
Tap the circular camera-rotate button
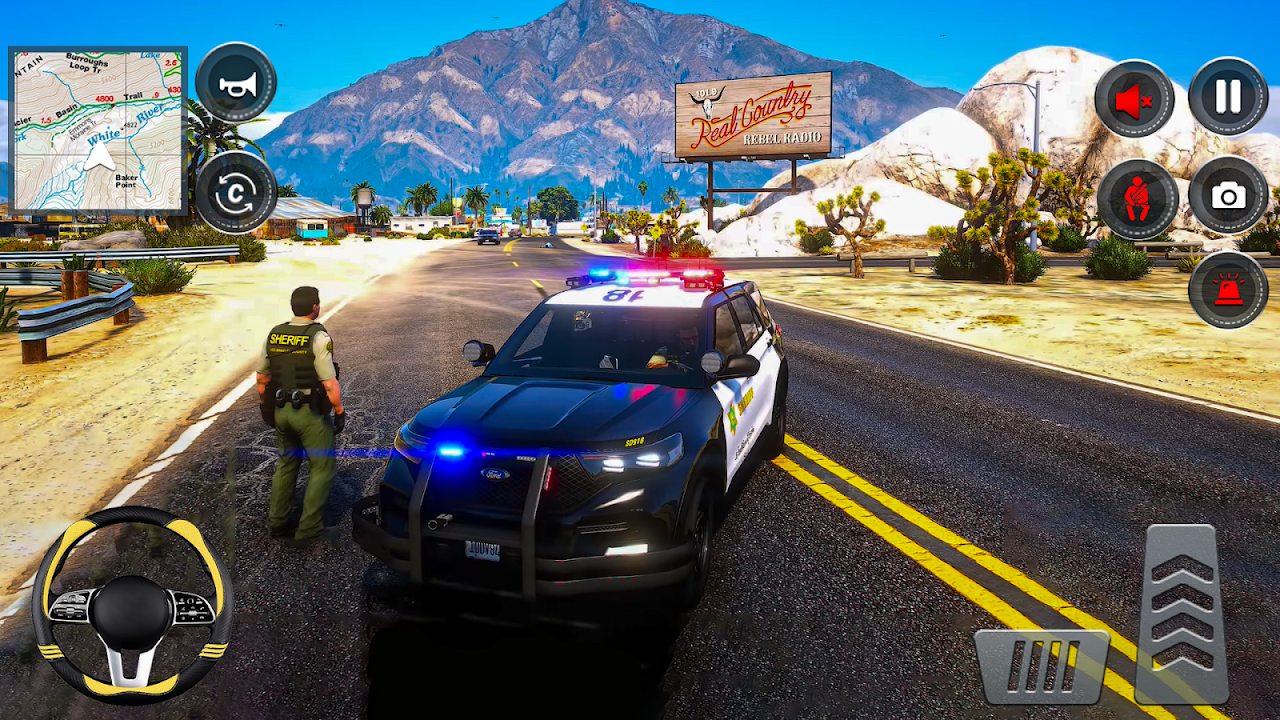pyautogui.click(x=236, y=191)
